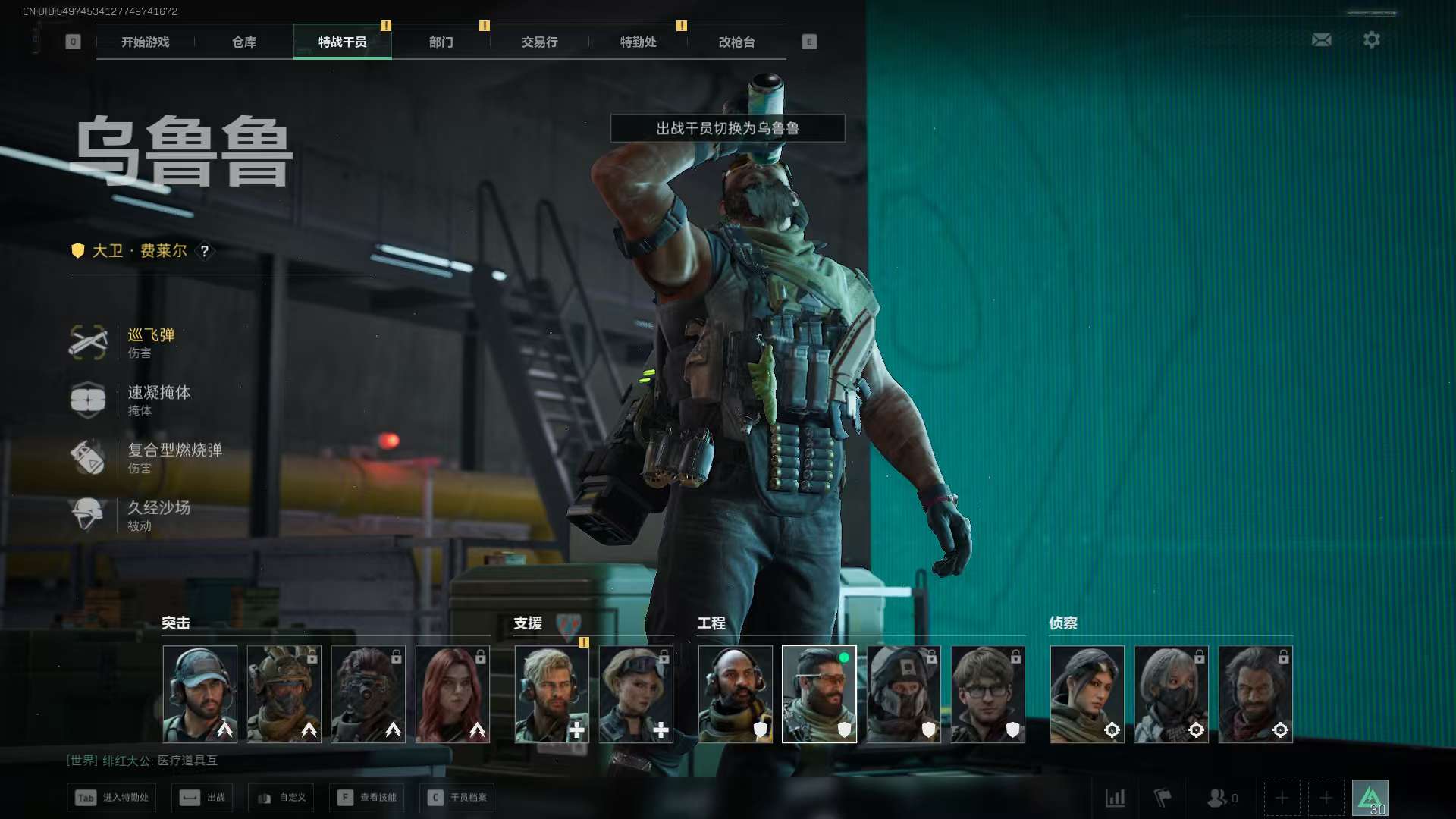Open the mail envelope icon
The height and width of the screenshot is (819, 1456).
(x=1322, y=40)
